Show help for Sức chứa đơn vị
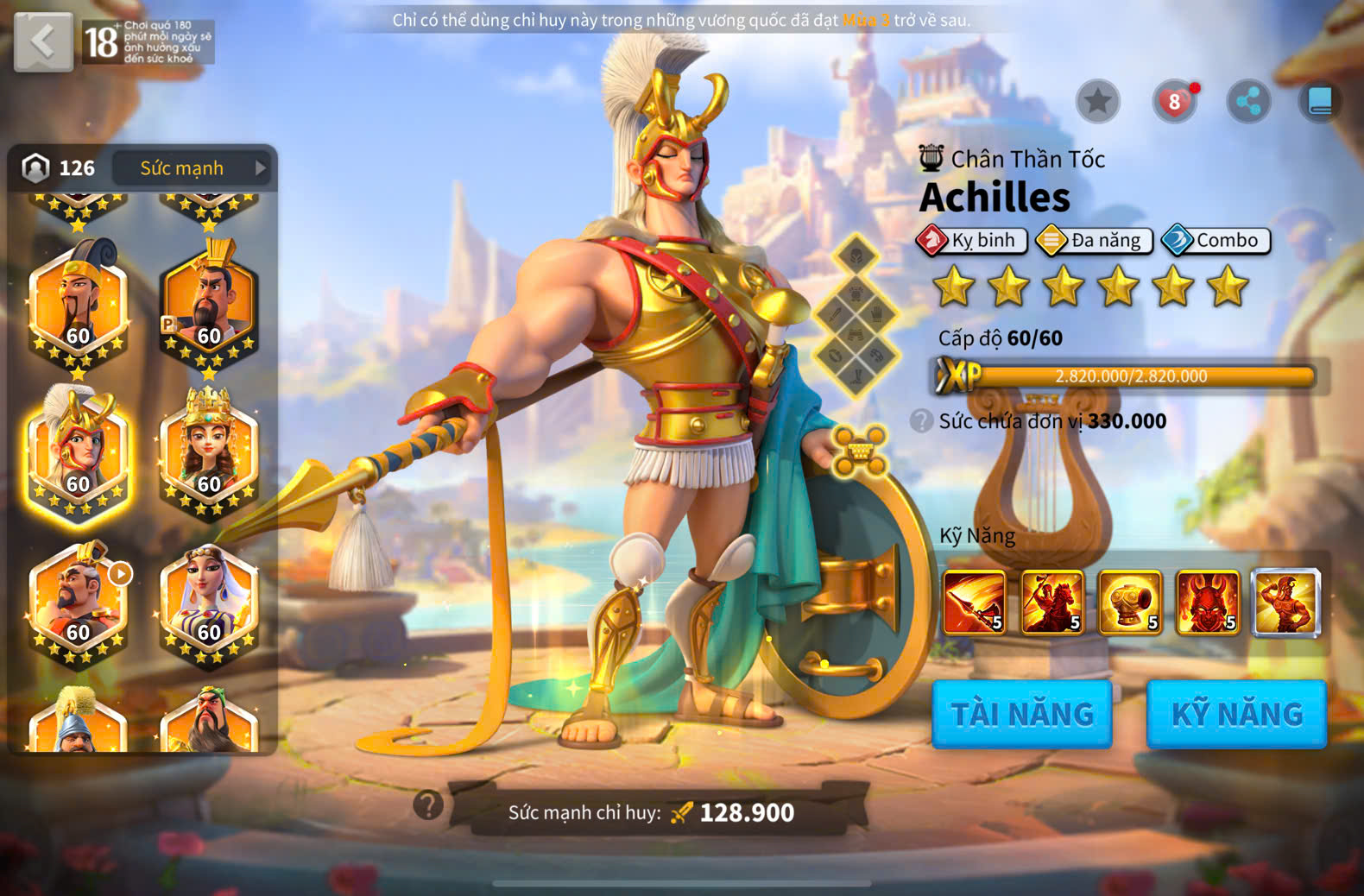The image size is (1364, 896). pos(921,421)
